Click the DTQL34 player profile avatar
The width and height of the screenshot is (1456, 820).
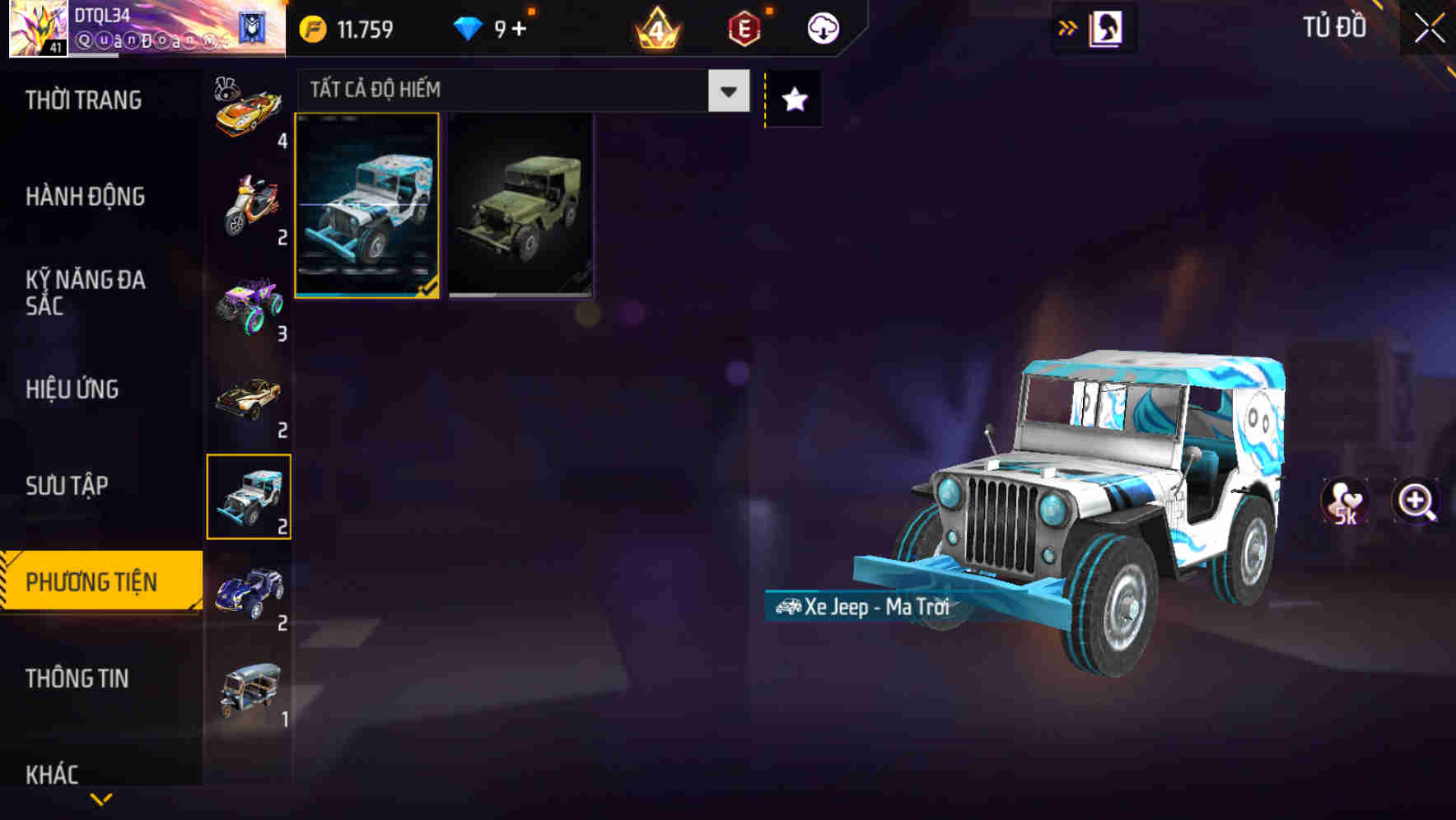click(35, 27)
